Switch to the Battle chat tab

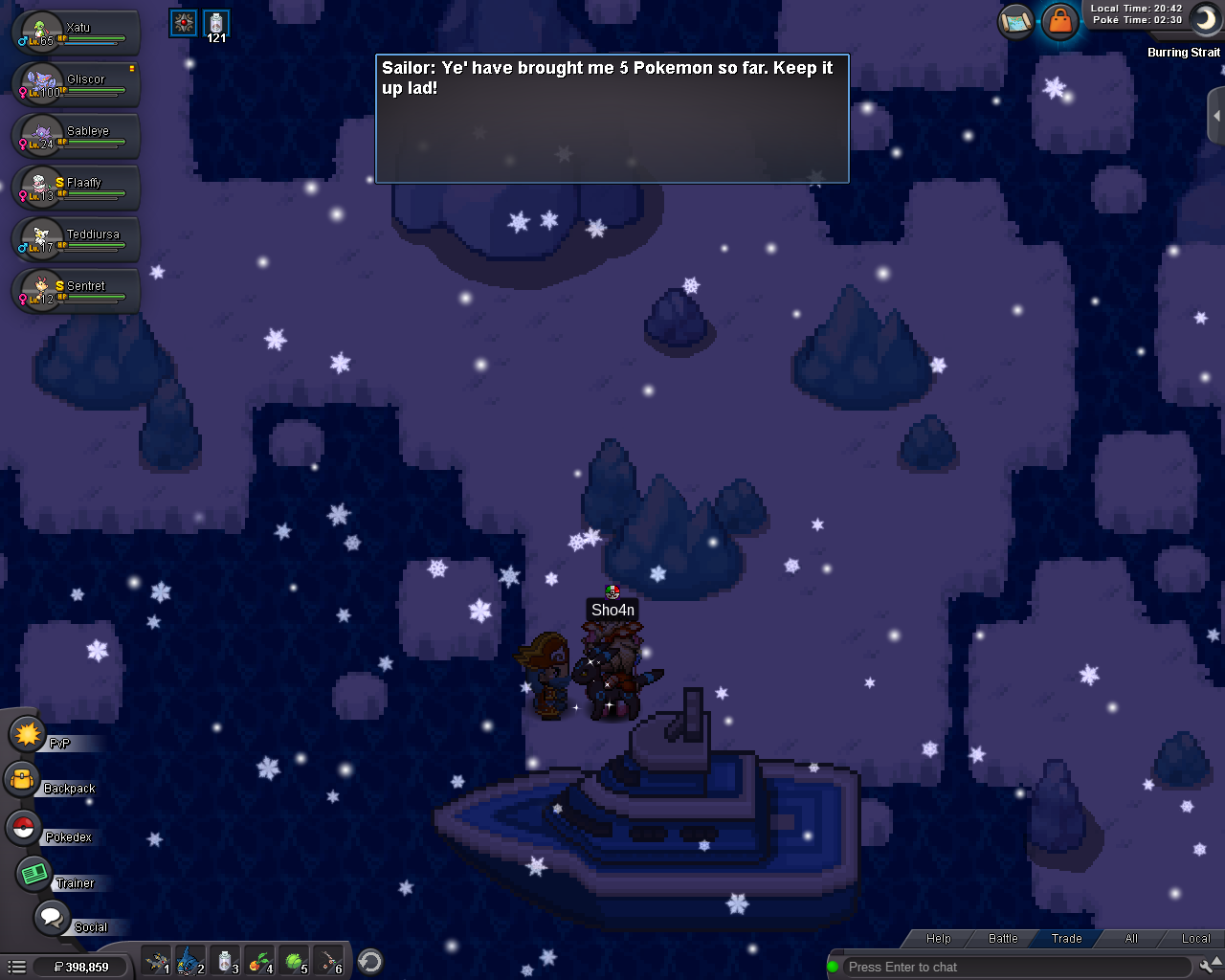point(1003,939)
